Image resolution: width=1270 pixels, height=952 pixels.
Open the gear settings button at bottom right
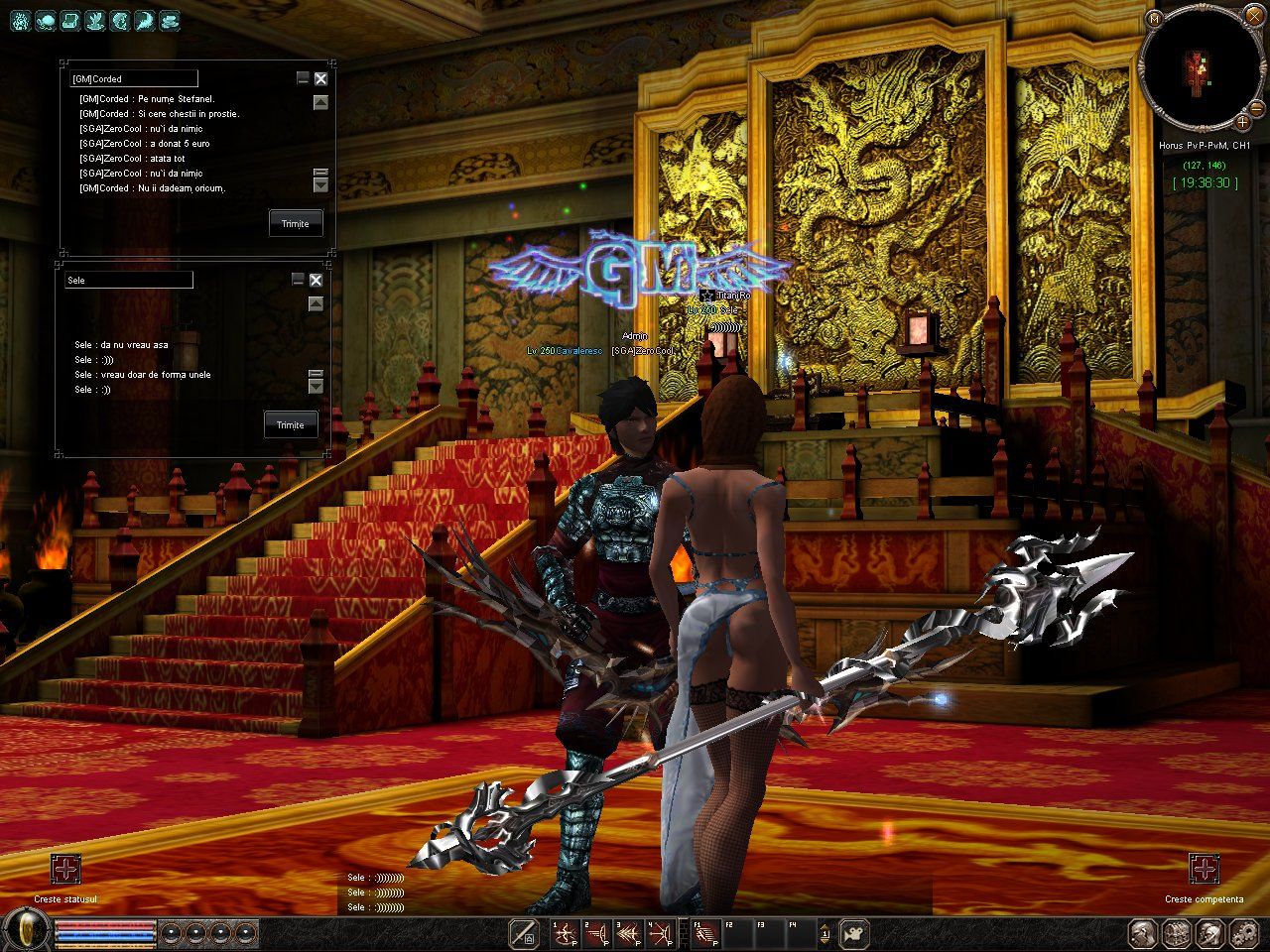(x=1244, y=933)
